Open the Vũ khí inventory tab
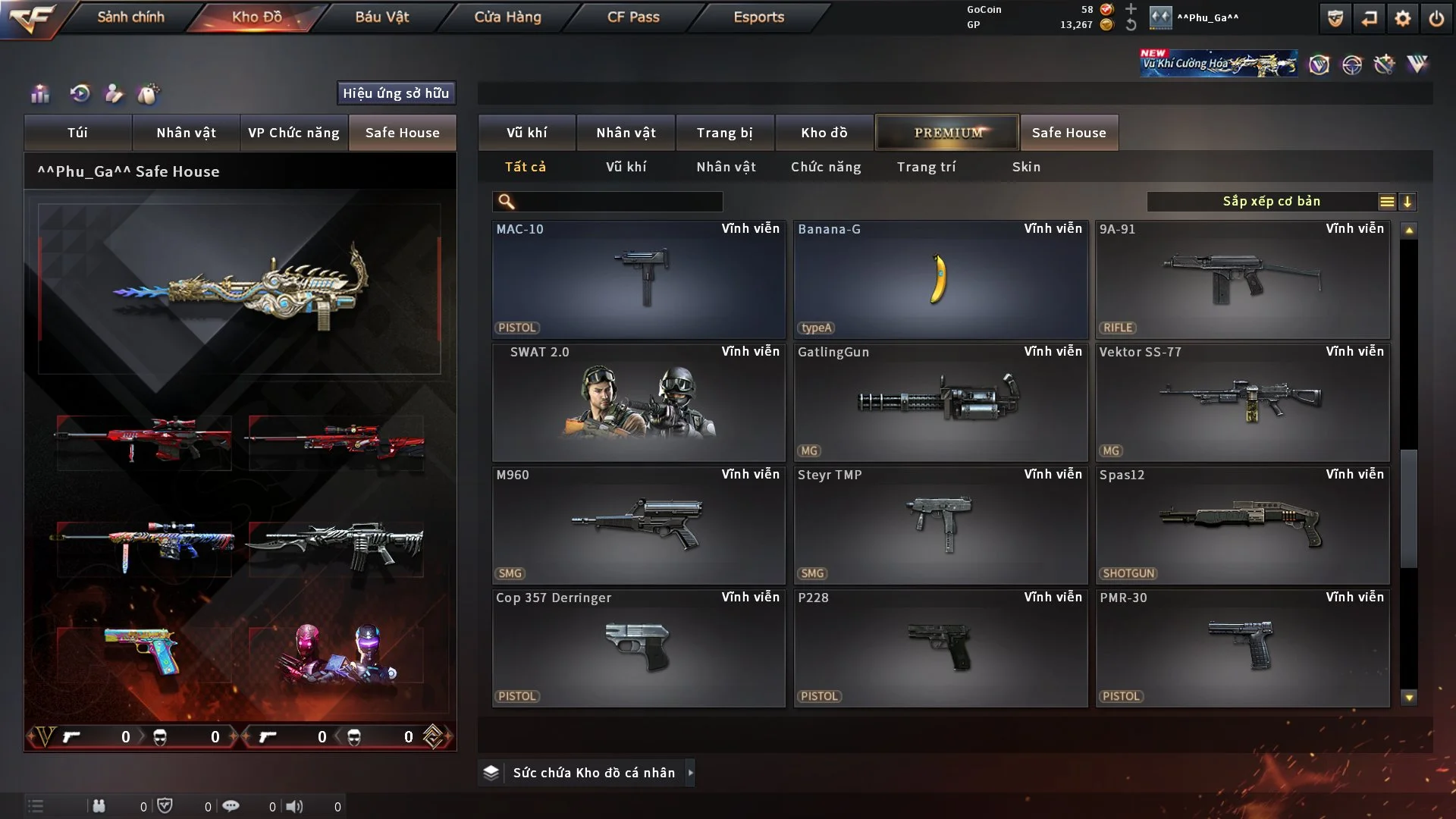 click(526, 133)
